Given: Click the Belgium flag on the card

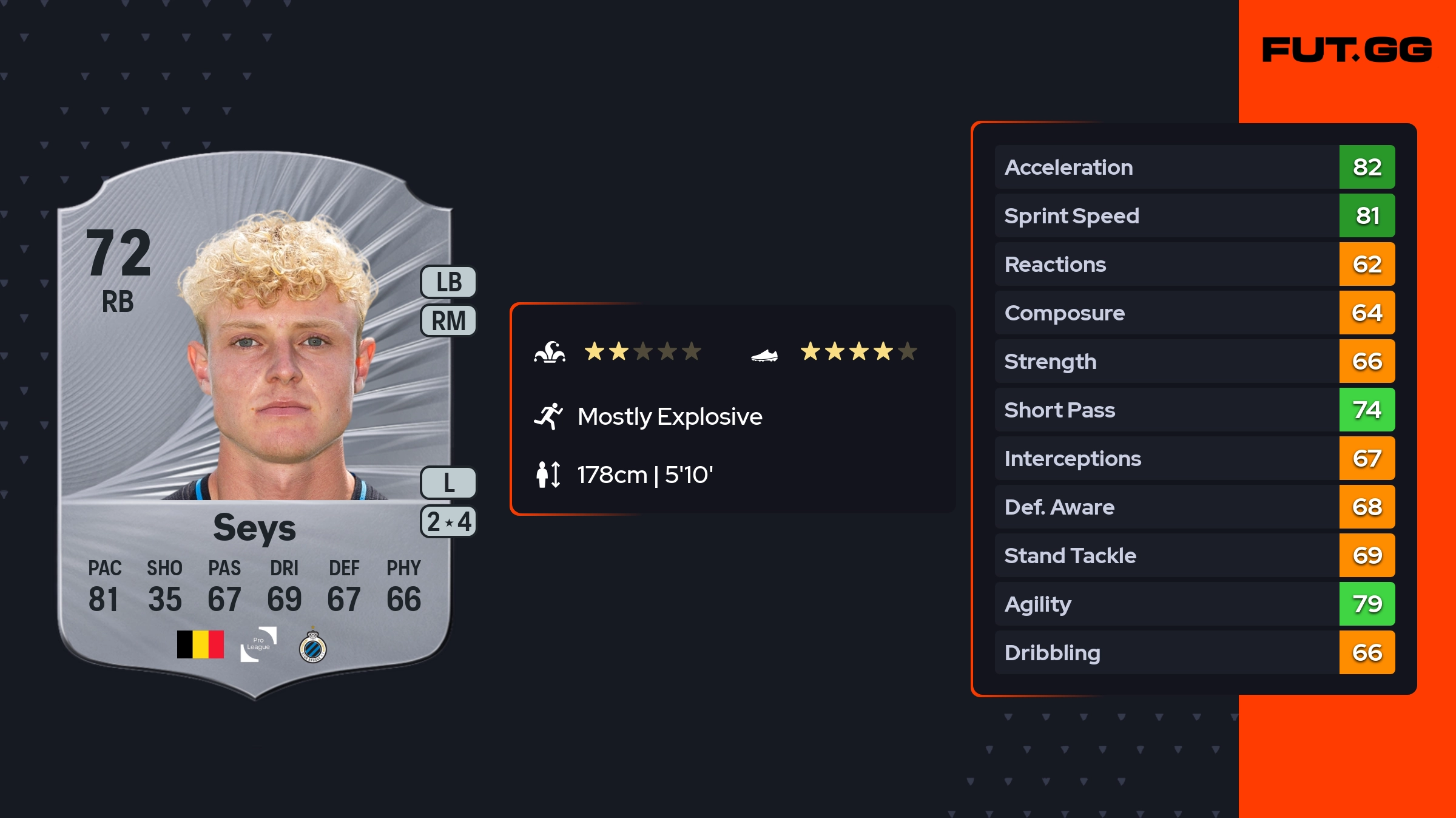Looking at the screenshot, I should point(200,644).
